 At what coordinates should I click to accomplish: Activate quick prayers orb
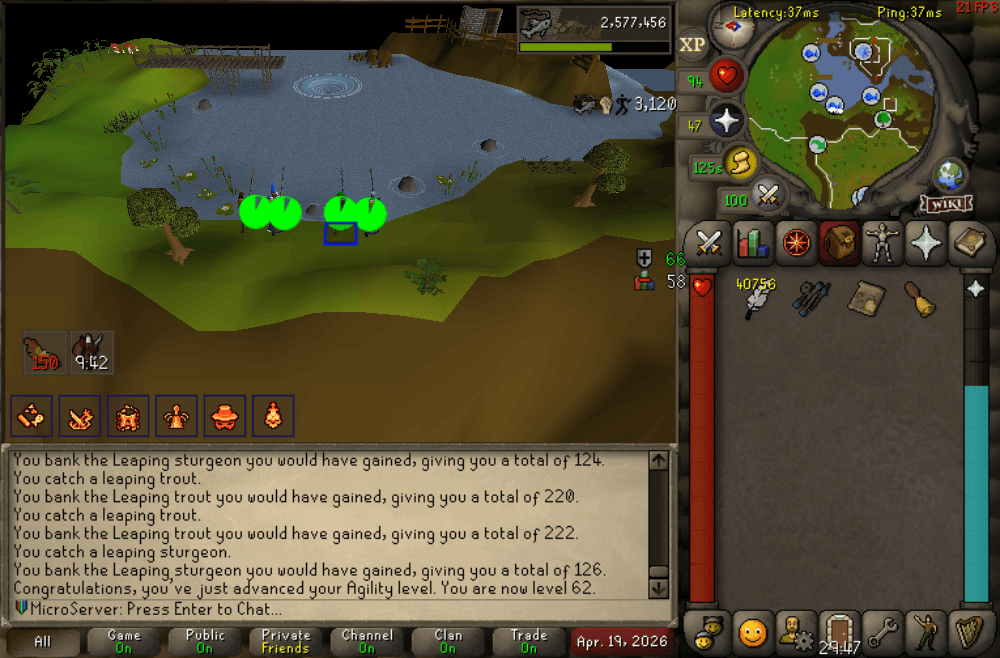[x=726, y=122]
